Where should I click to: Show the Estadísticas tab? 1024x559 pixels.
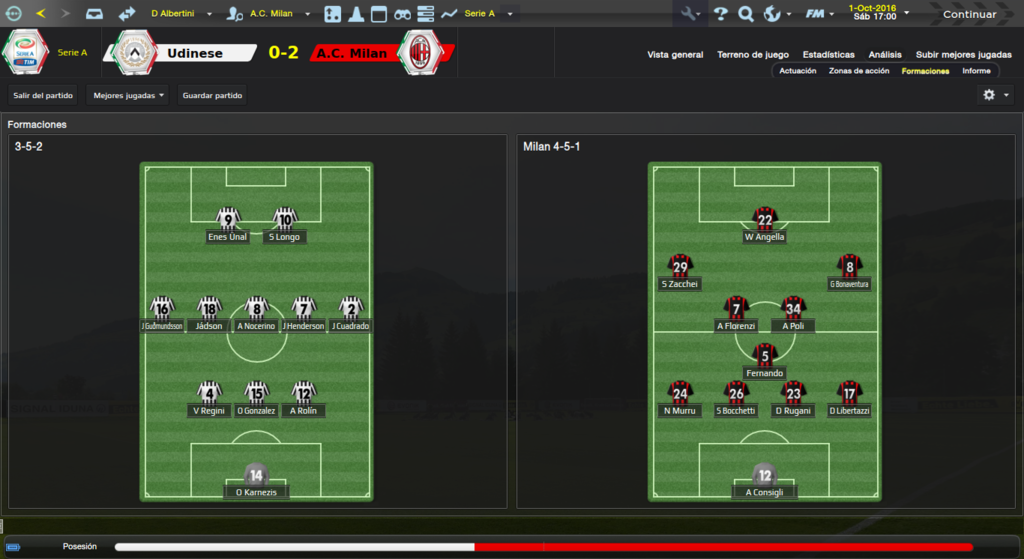click(x=828, y=55)
